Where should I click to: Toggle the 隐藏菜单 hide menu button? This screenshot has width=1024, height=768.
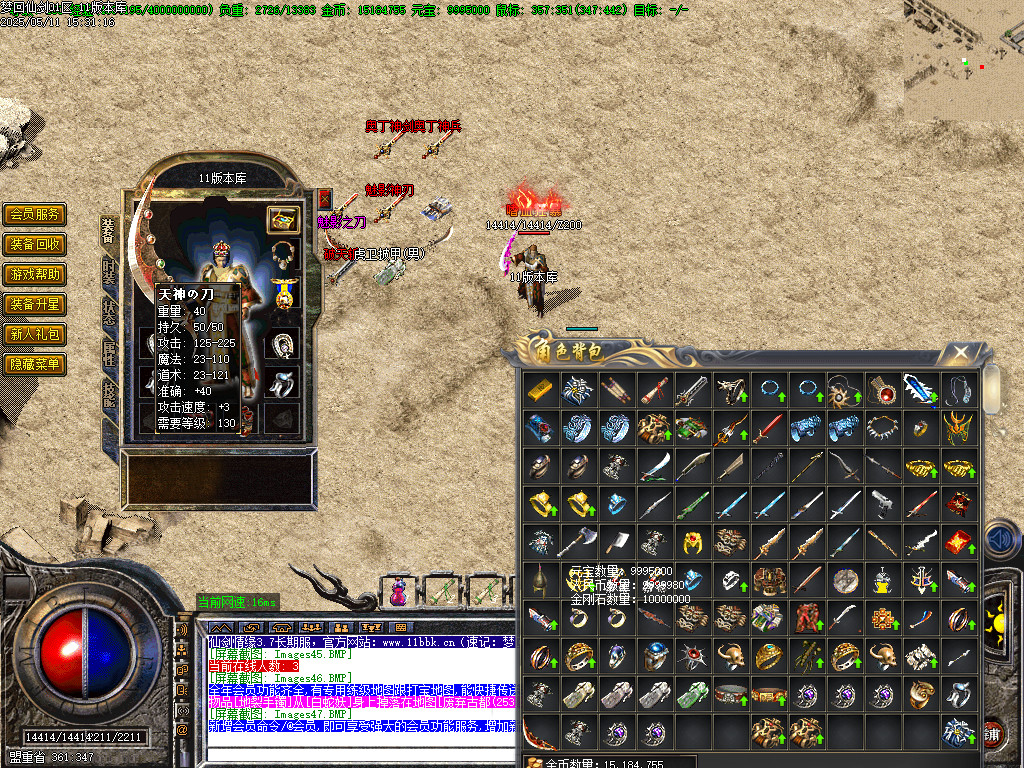[35, 364]
